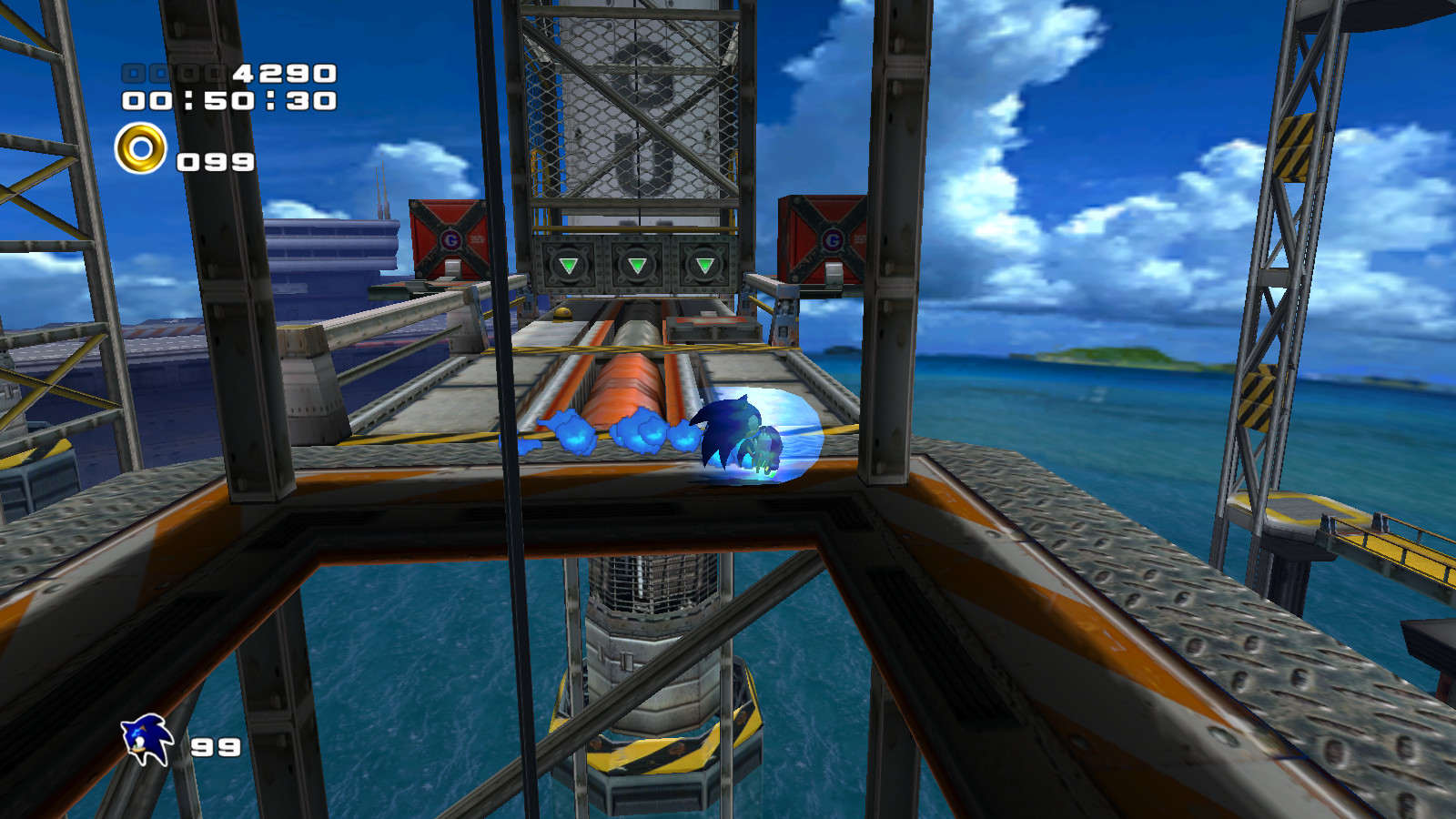
Task: Click the middle green triangle signal panel
Action: (636, 264)
